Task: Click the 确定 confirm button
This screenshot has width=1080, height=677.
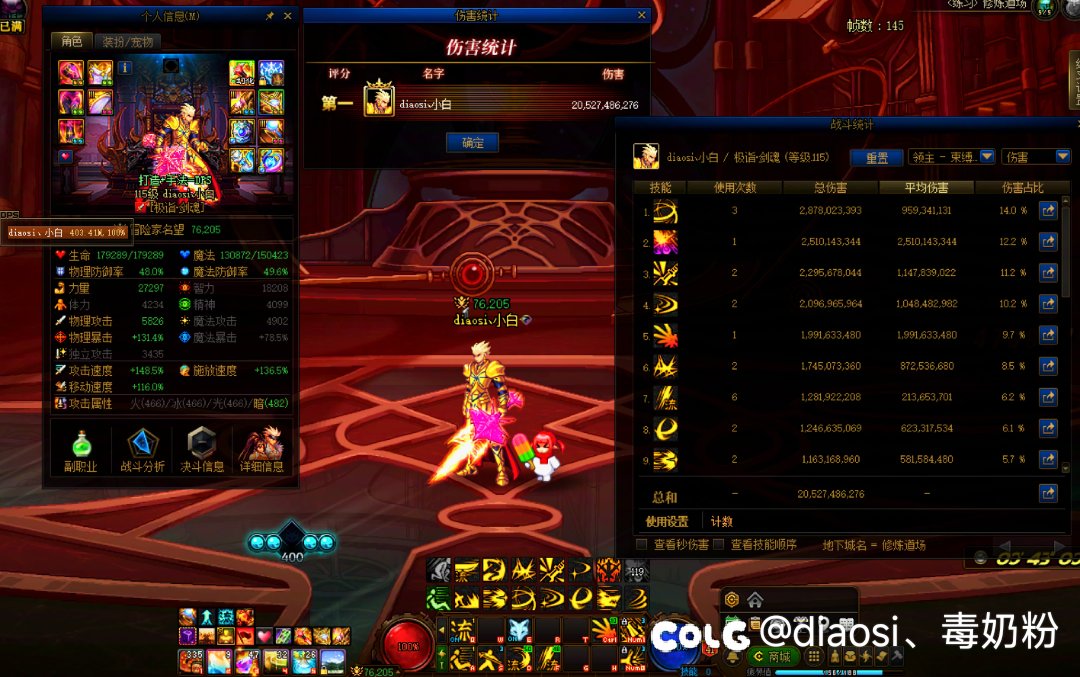Action: tap(472, 143)
